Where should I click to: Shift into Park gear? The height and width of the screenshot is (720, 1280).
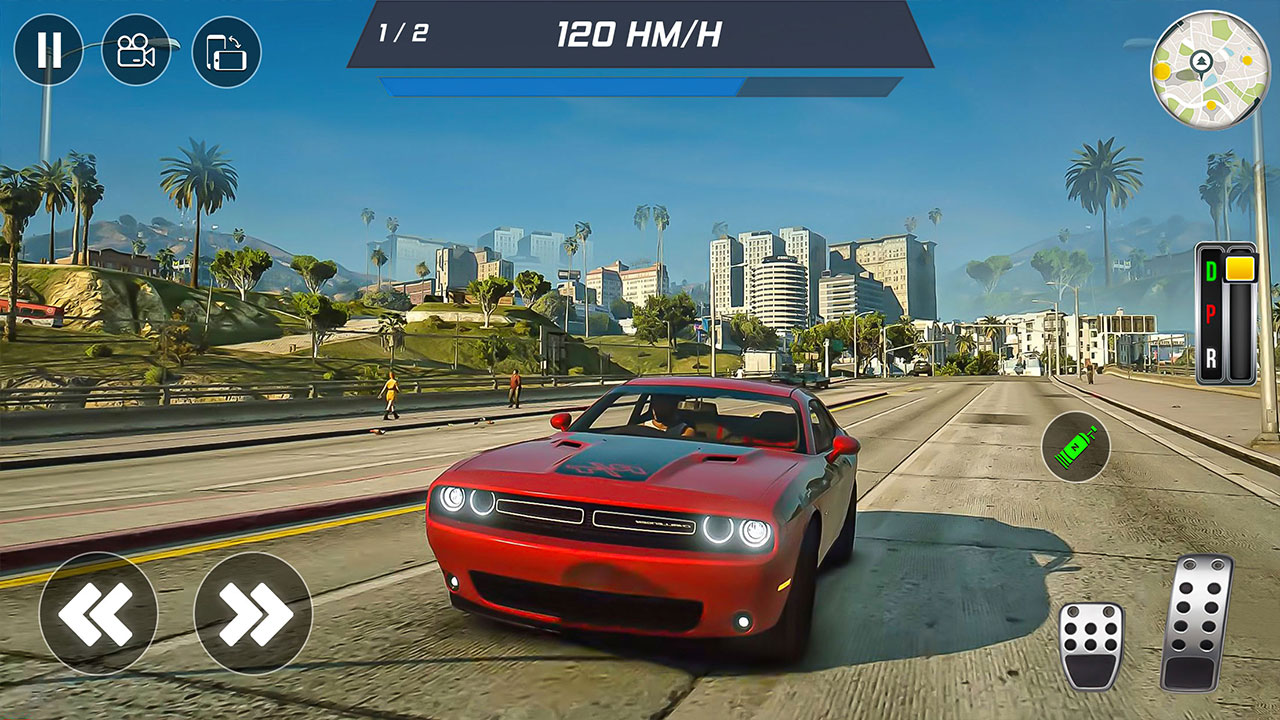(1211, 315)
